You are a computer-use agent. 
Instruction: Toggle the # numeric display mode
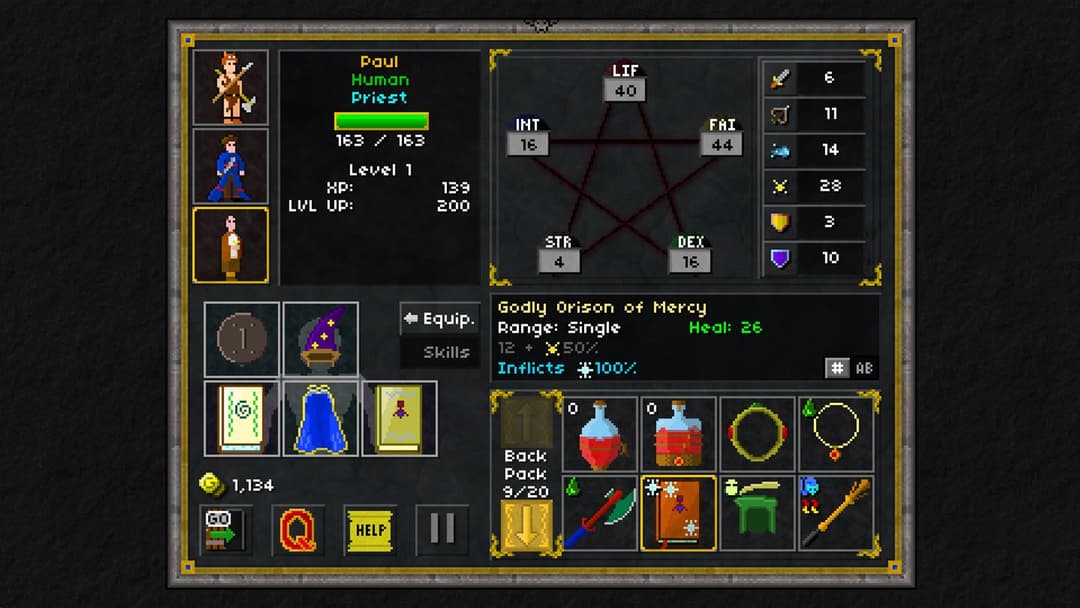[x=837, y=368]
